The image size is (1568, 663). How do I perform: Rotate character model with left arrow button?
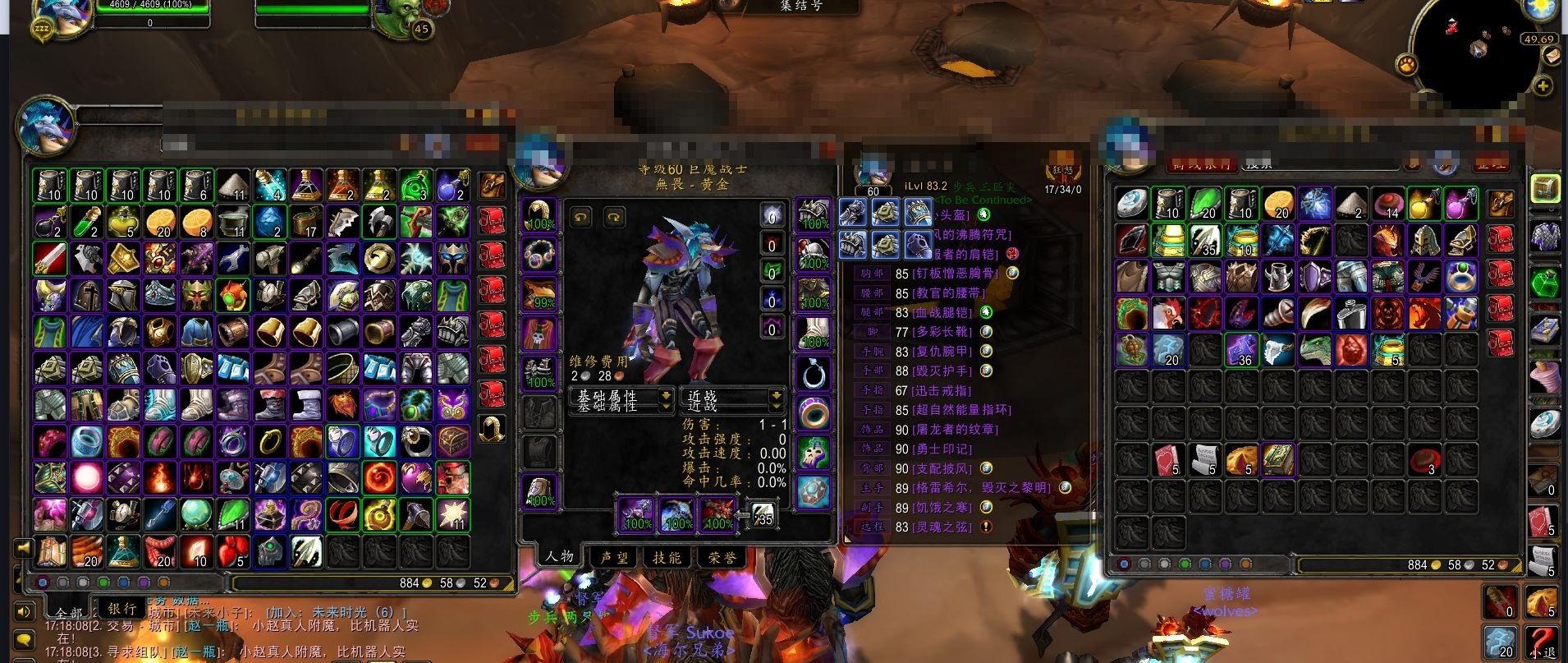pyautogui.click(x=581, y=218)
